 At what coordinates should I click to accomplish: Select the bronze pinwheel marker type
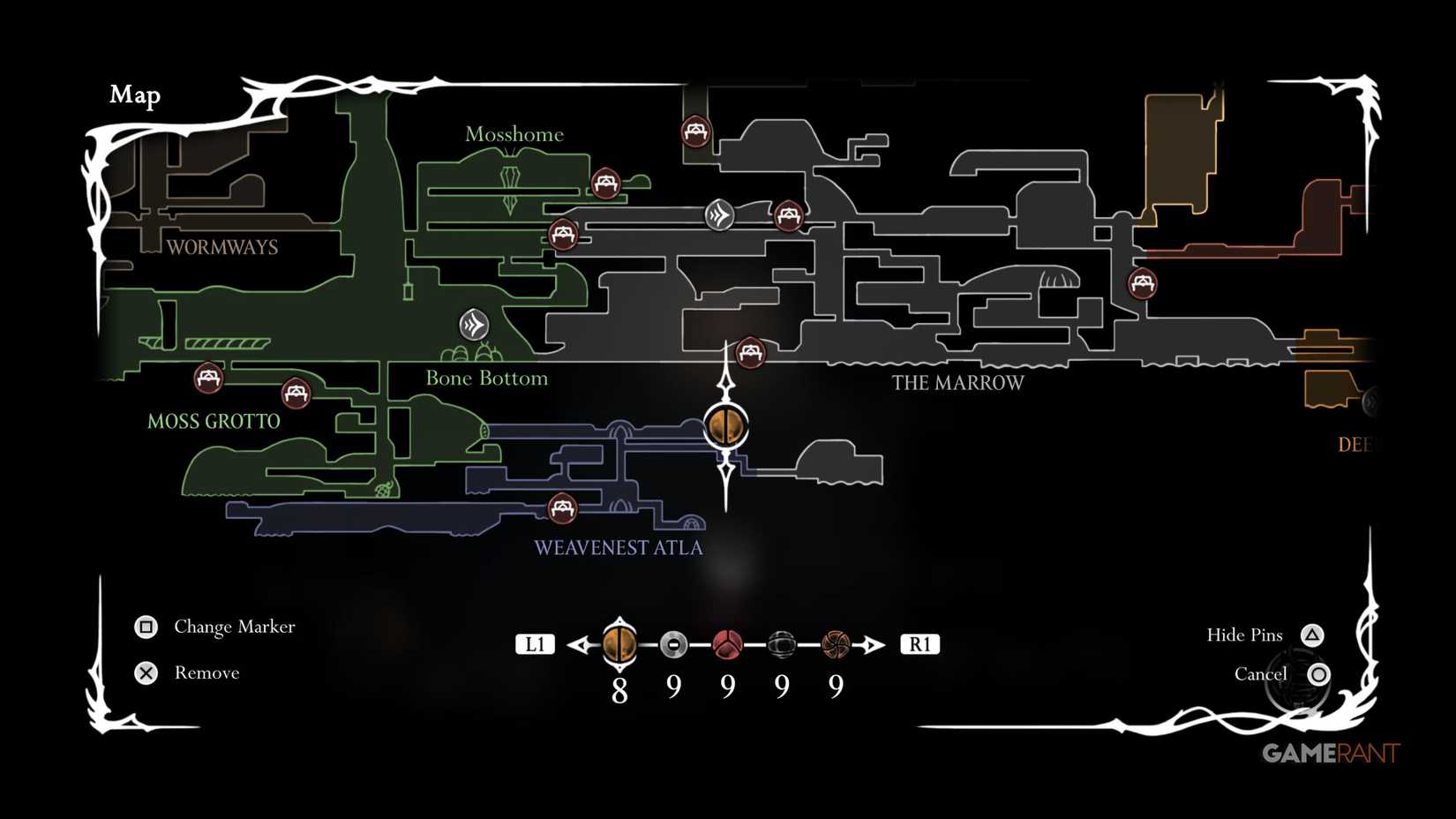pos(834,644)
